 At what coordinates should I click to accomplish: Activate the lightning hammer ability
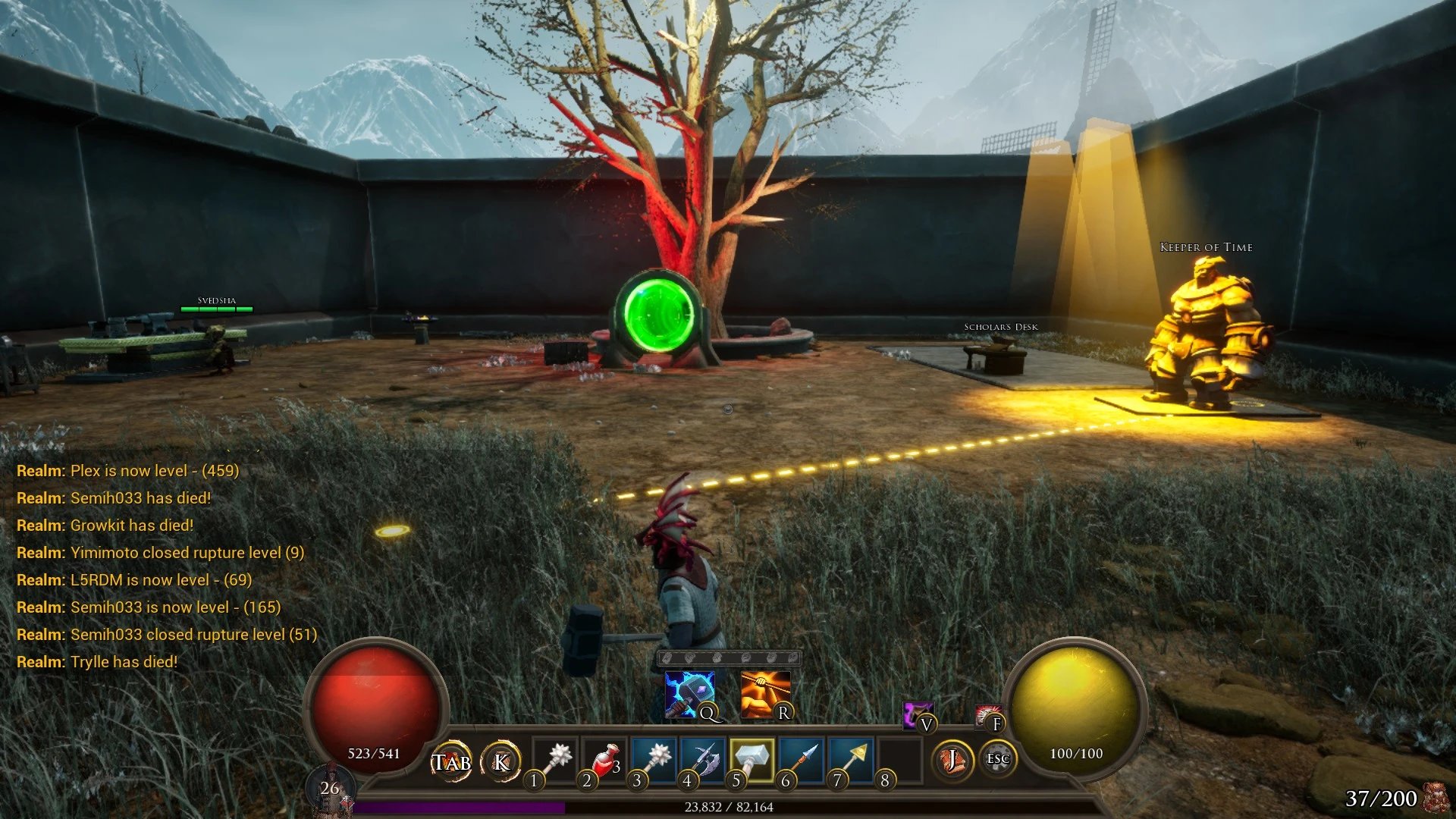click(689, 695)
